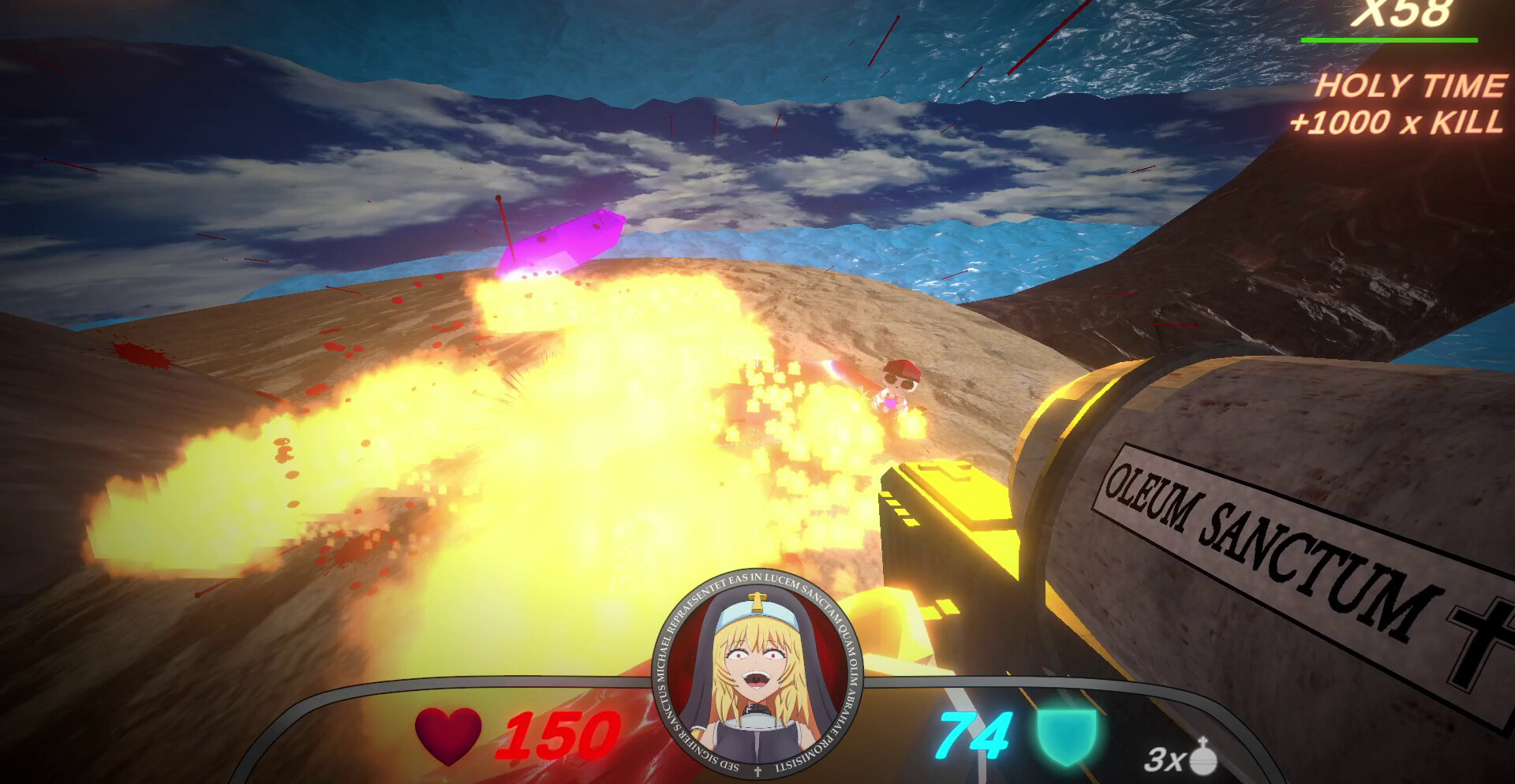
Task: Select the red heart health icon
Action: pos(448,735)
